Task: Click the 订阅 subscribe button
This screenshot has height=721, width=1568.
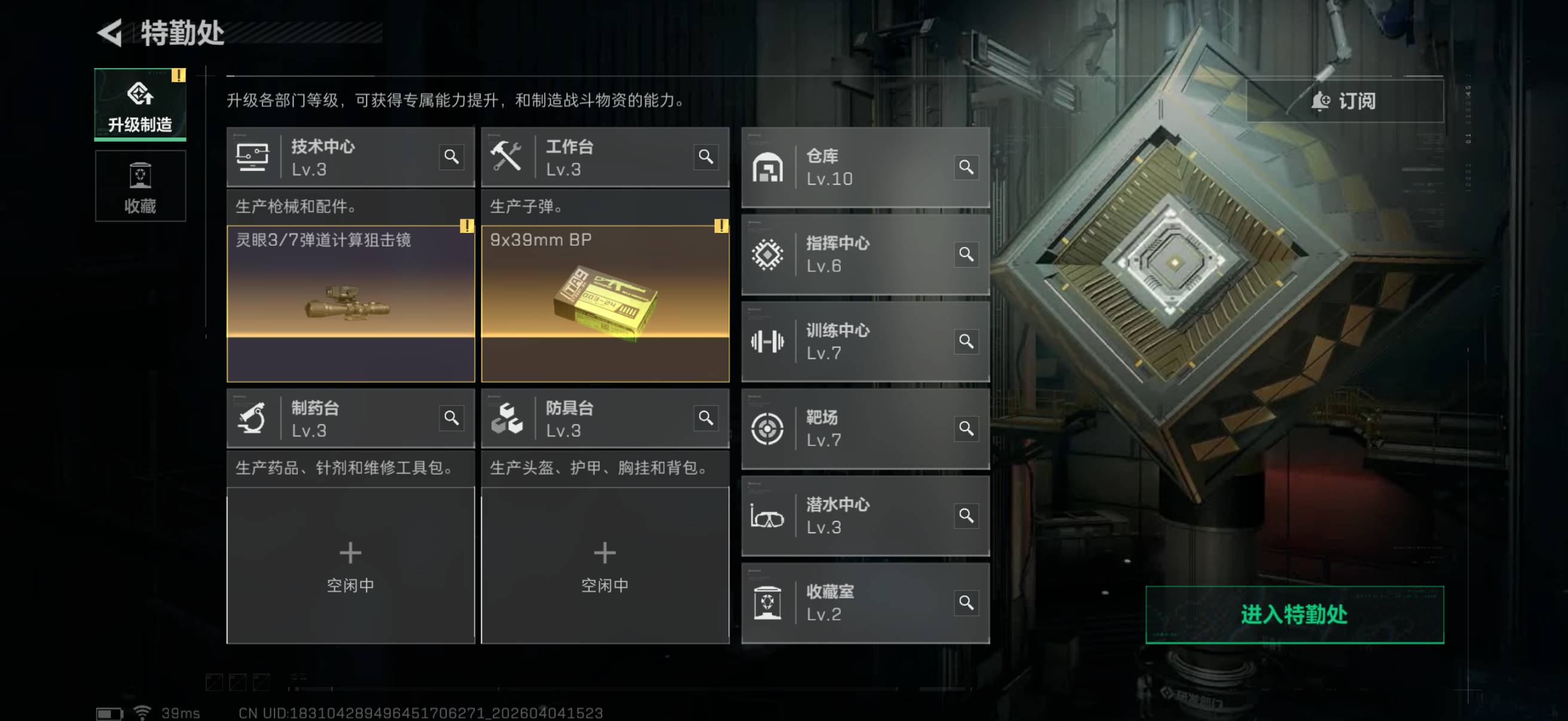Action: pos(1344,101)
